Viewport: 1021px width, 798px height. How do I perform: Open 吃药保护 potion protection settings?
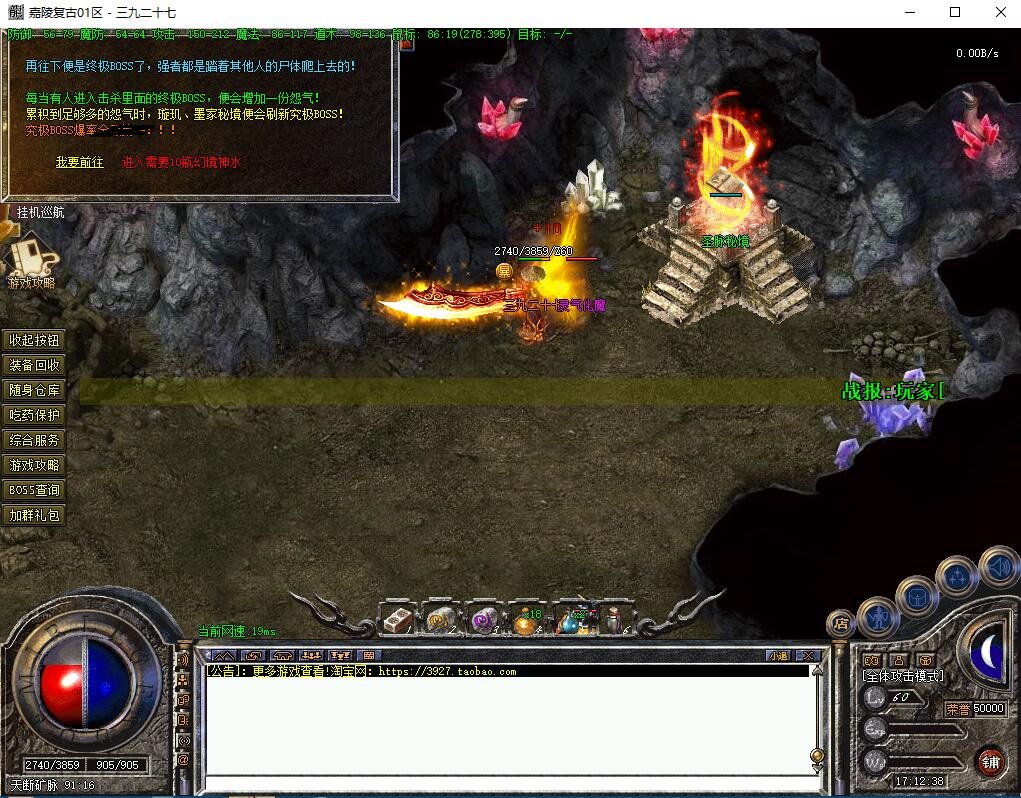click(35, 415)
